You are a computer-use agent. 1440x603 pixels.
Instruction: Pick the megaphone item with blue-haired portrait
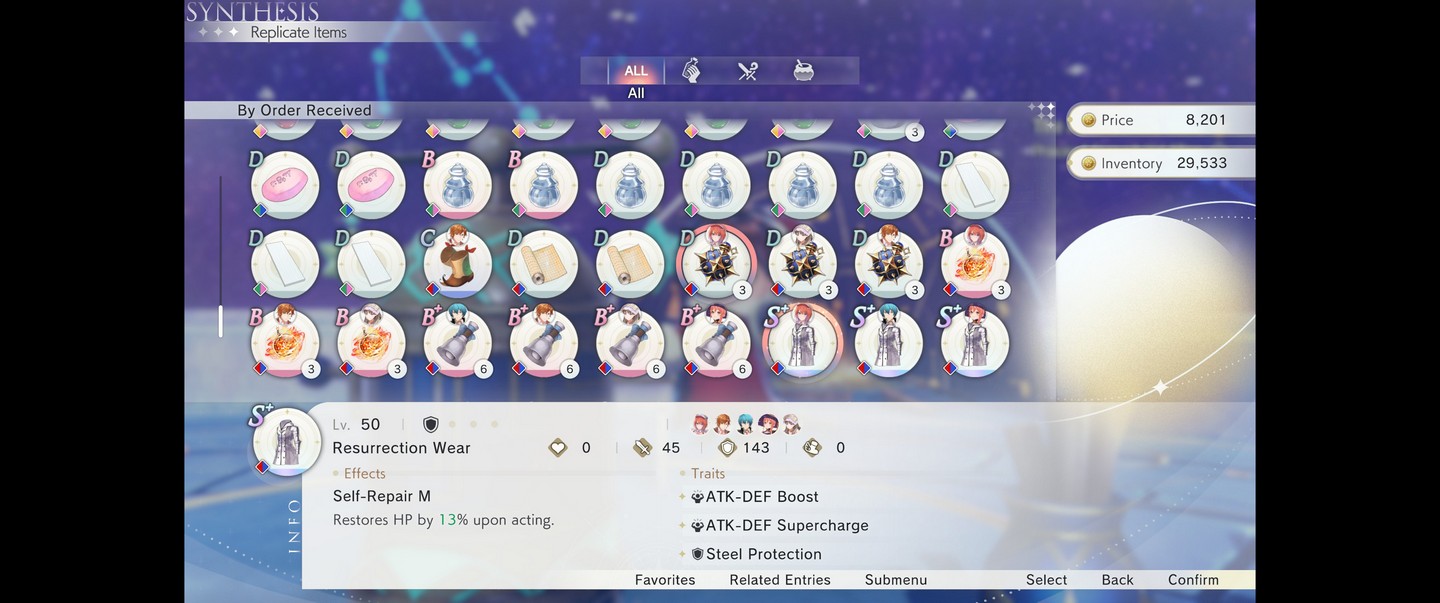click(x=457, y=342)
